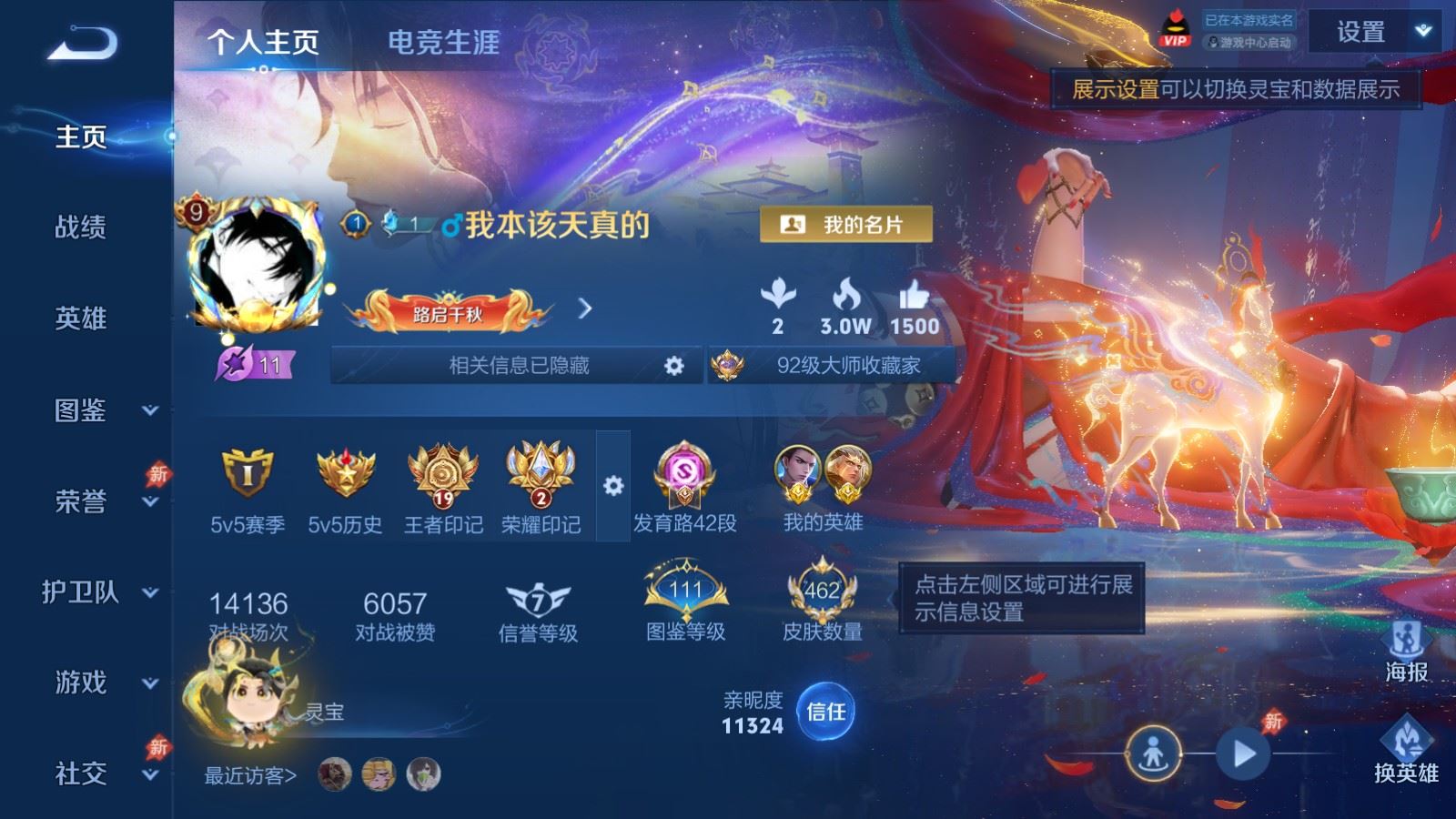The width and height of the screenshot is (1456, 819).
Task: Select 战绩 in the left menu
Action: (80, 227)
